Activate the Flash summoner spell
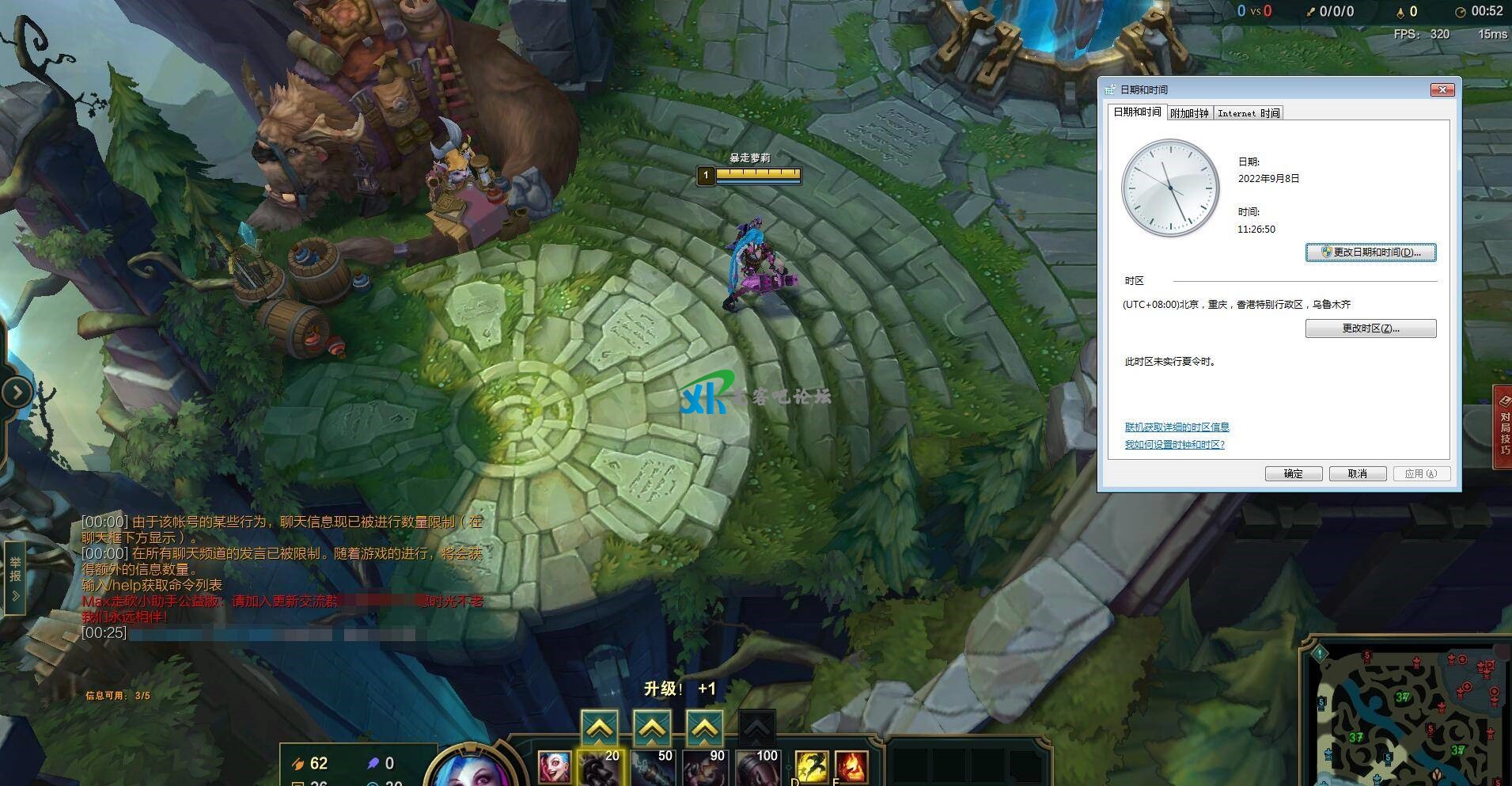Viewport: 1512px width, 786px height. [811, 768]
